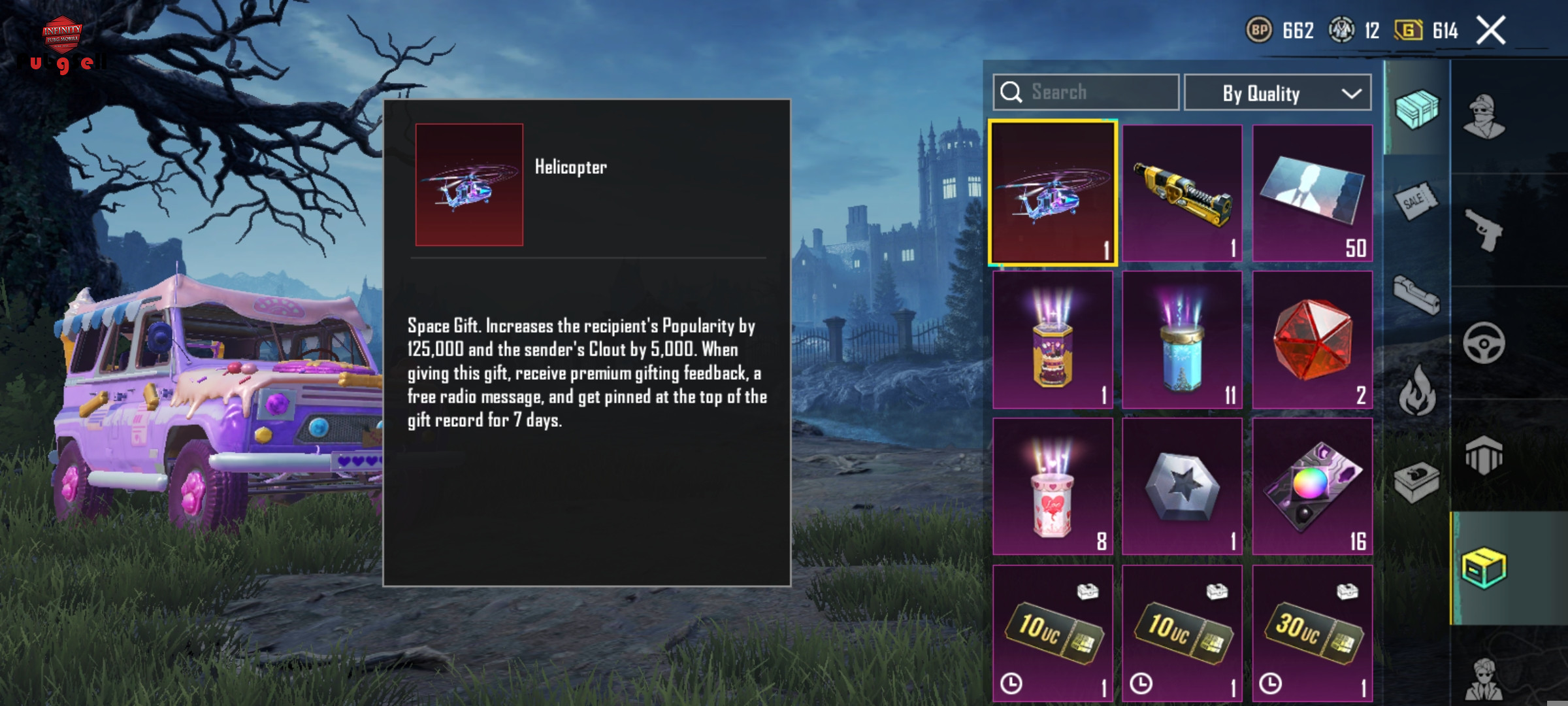The image size is (1568, 706).
Task: Select the gold gun attachment item
Action: pyautogui.click(x=1182, y=193)
